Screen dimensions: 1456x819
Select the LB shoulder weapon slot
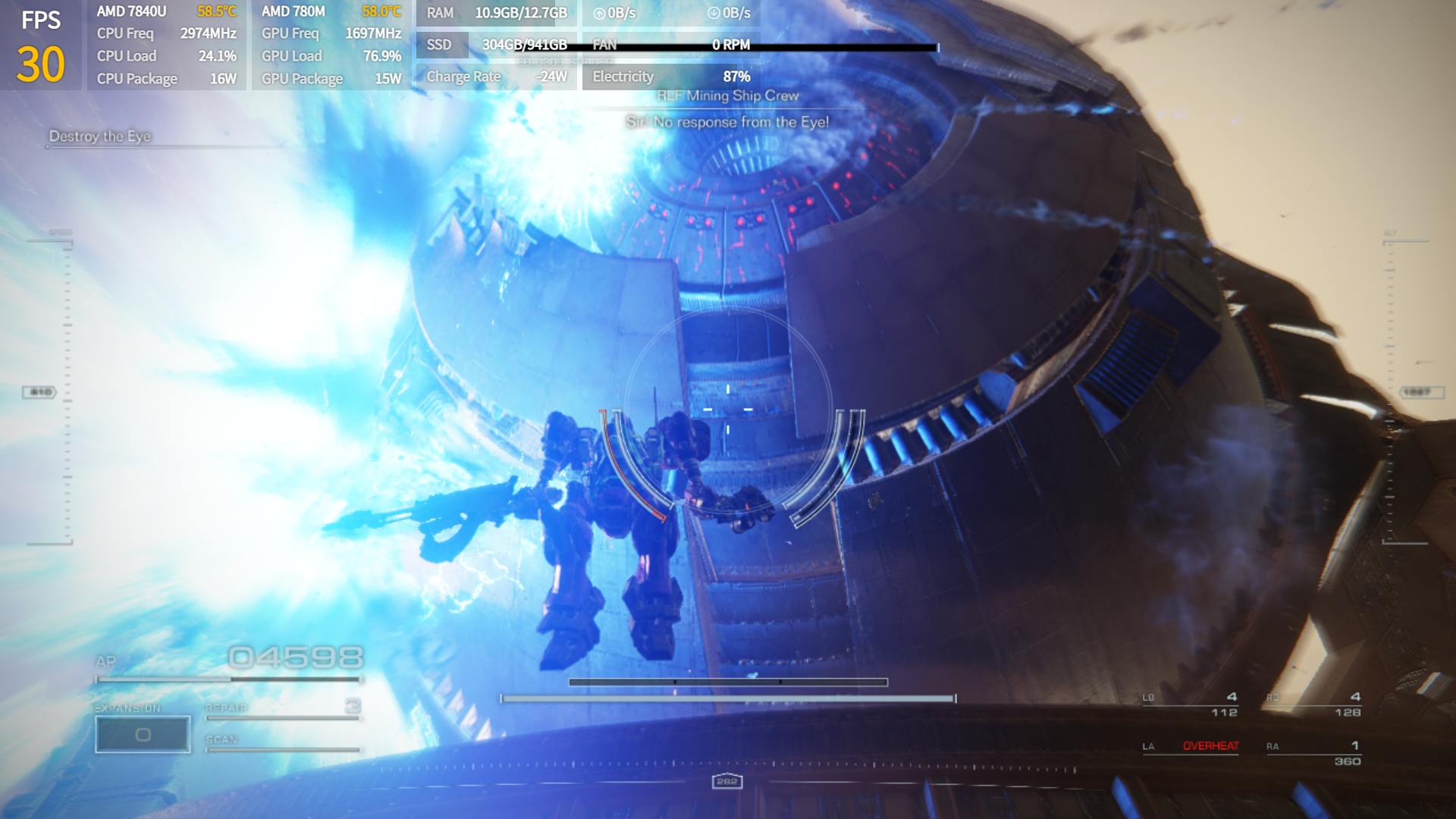tap(1191, 704)
